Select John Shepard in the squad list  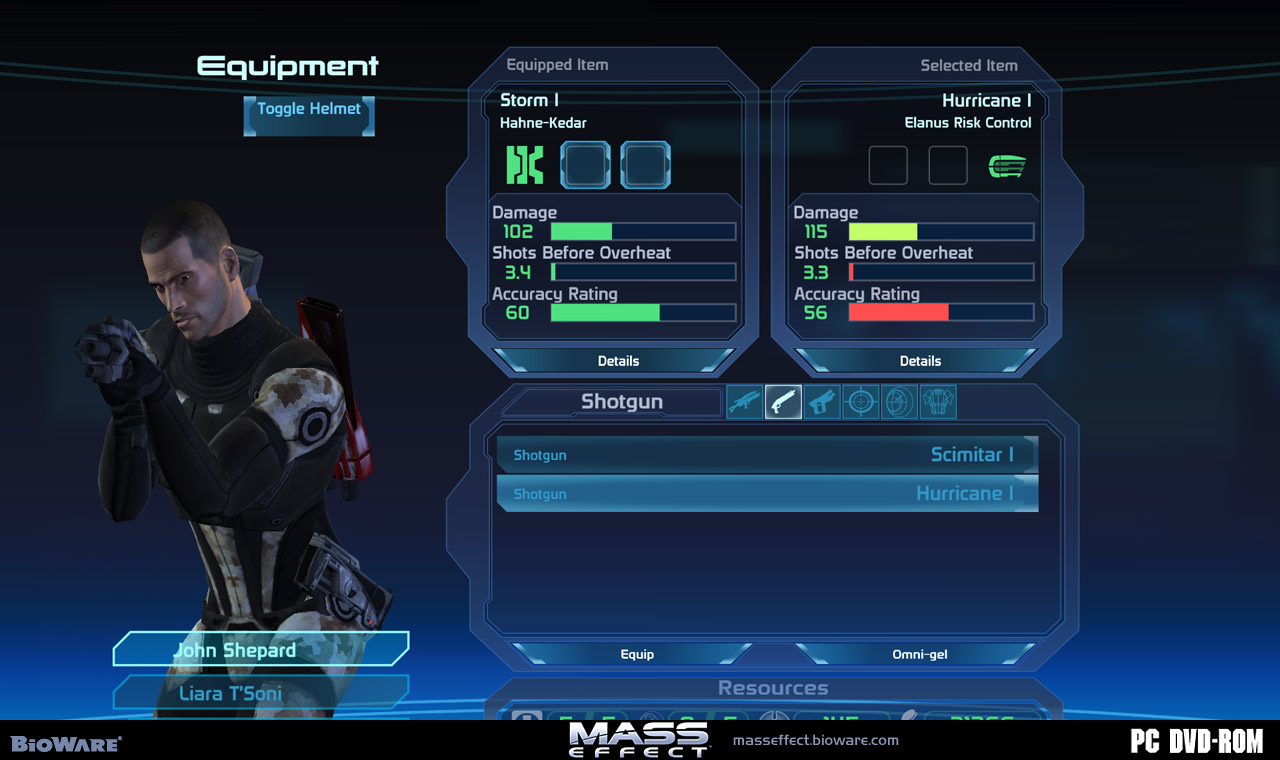[260, 650]
